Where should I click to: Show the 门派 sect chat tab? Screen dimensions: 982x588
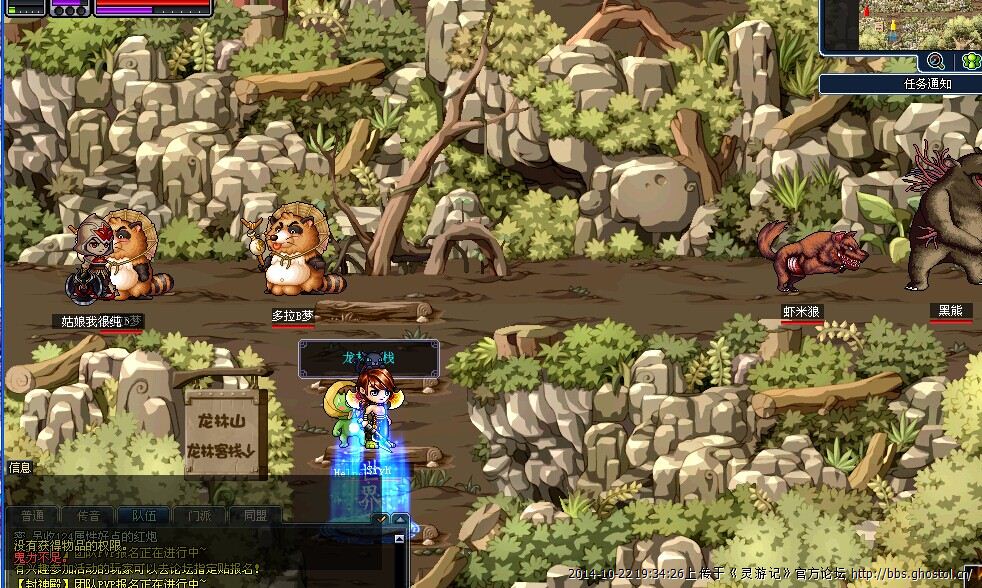pos(199,516)
